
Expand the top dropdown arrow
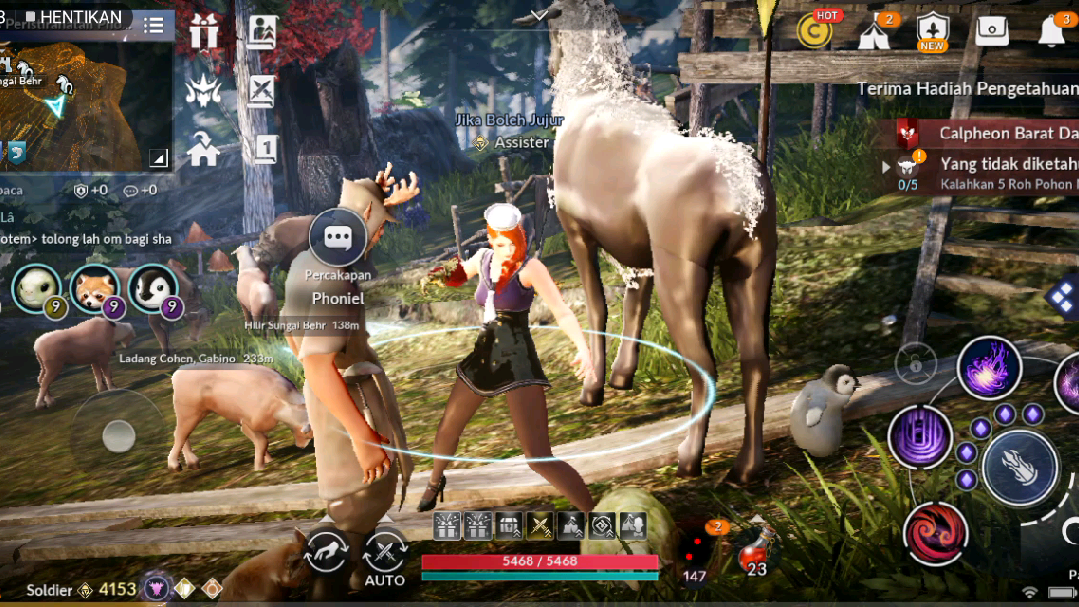[x=540, y=15]
